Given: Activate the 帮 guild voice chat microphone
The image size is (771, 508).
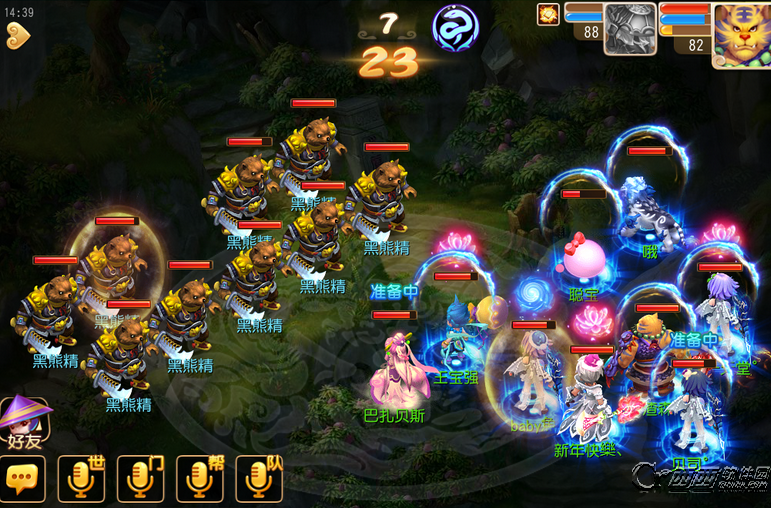Looking at the screenshot, I should pos(200,480).
